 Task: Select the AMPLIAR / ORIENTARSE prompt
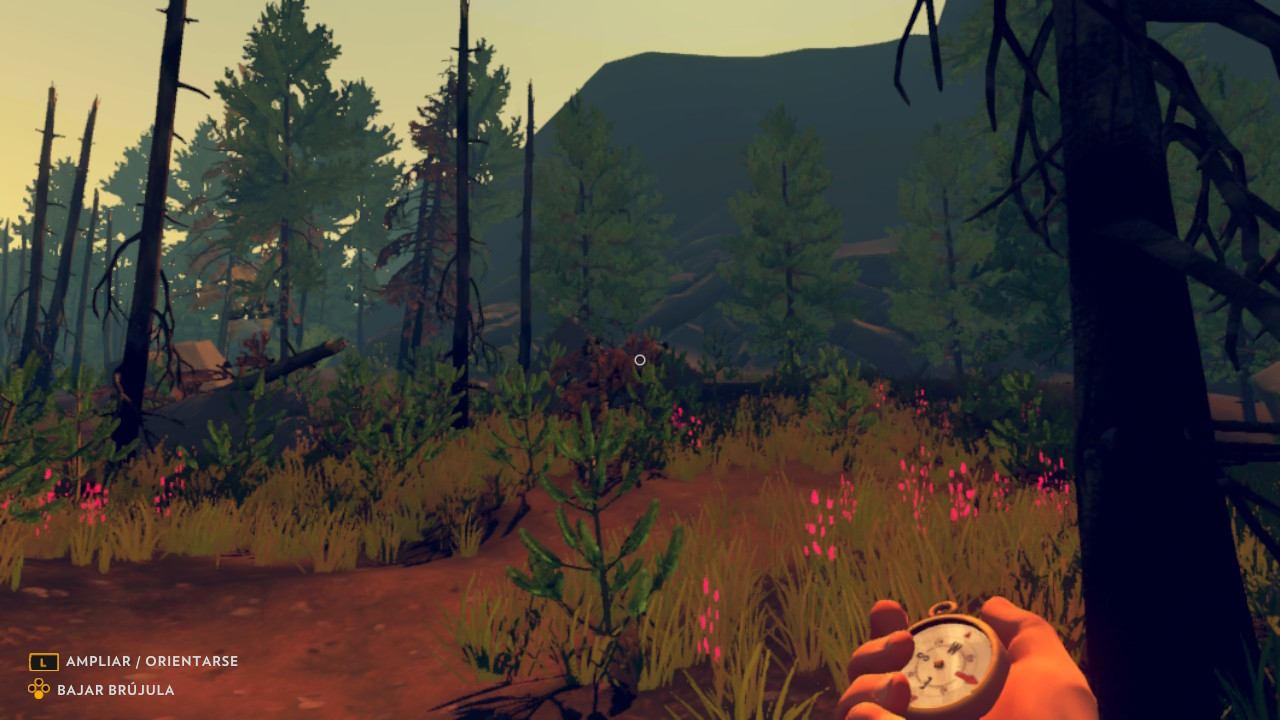click(x=151, y=661)
